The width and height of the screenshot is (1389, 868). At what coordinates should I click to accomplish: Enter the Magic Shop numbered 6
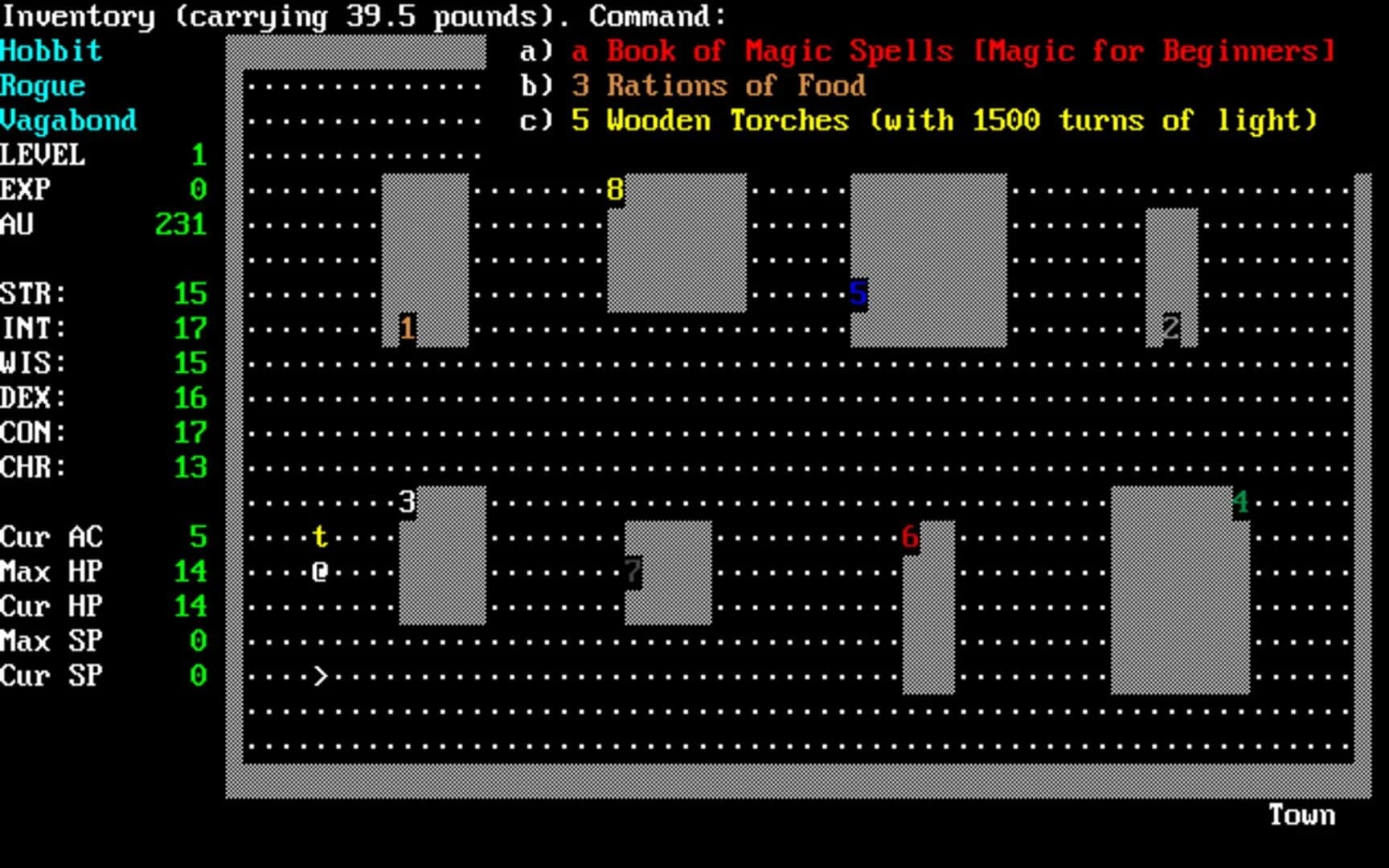909,536
